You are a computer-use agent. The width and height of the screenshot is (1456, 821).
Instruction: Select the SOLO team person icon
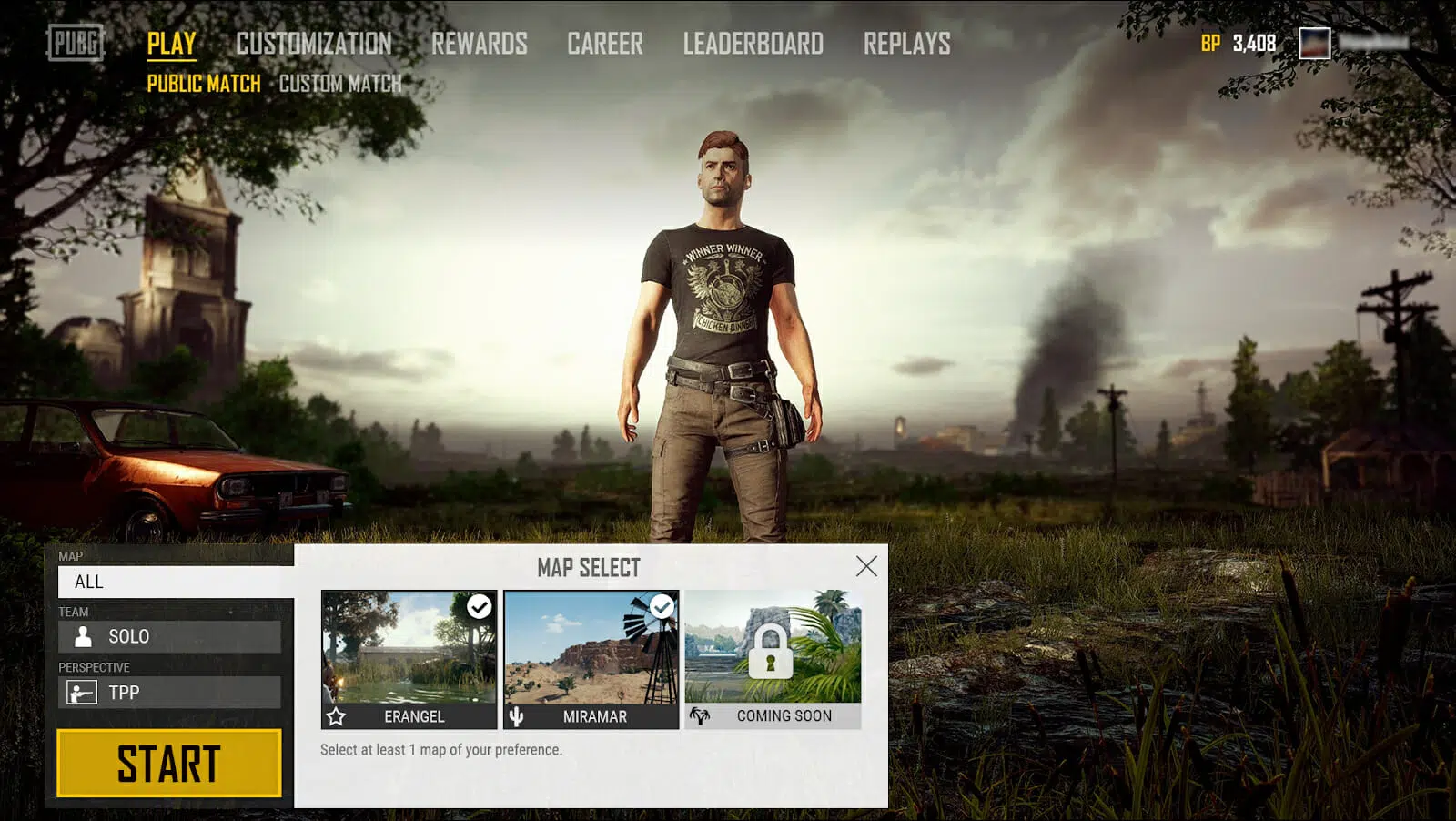(82, 636)
